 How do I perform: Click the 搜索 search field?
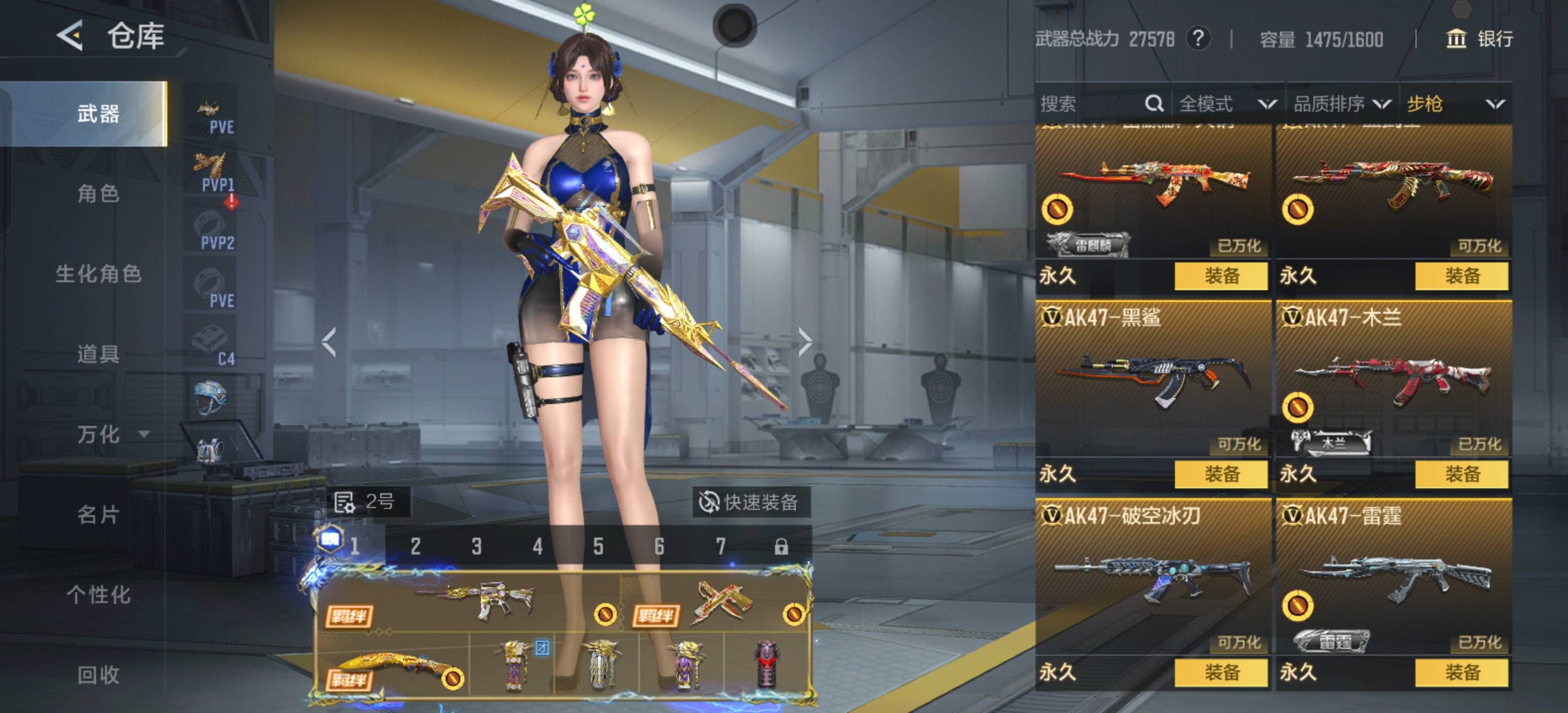(1089, 104)
